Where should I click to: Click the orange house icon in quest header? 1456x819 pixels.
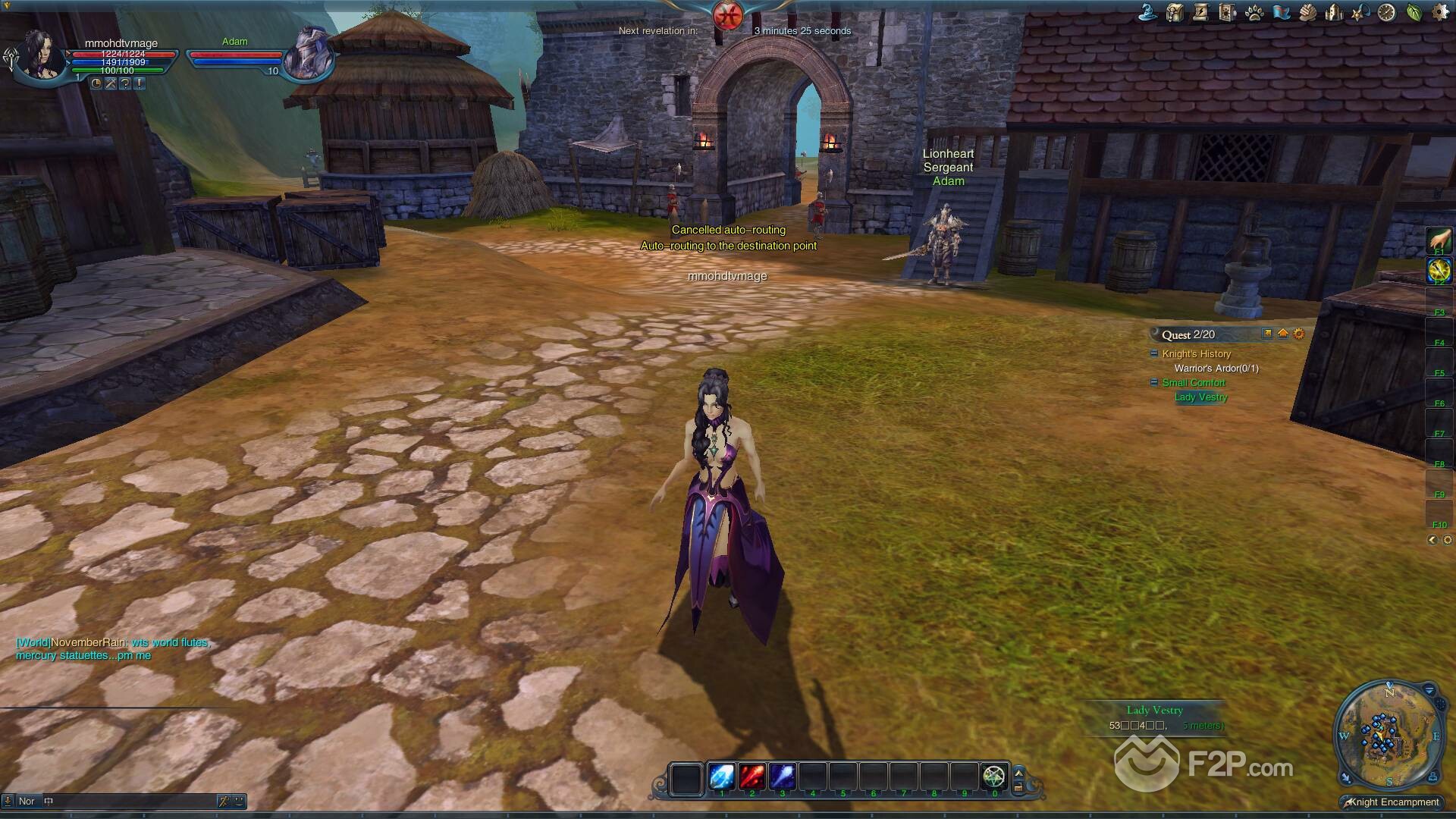tap(1283, 334)
